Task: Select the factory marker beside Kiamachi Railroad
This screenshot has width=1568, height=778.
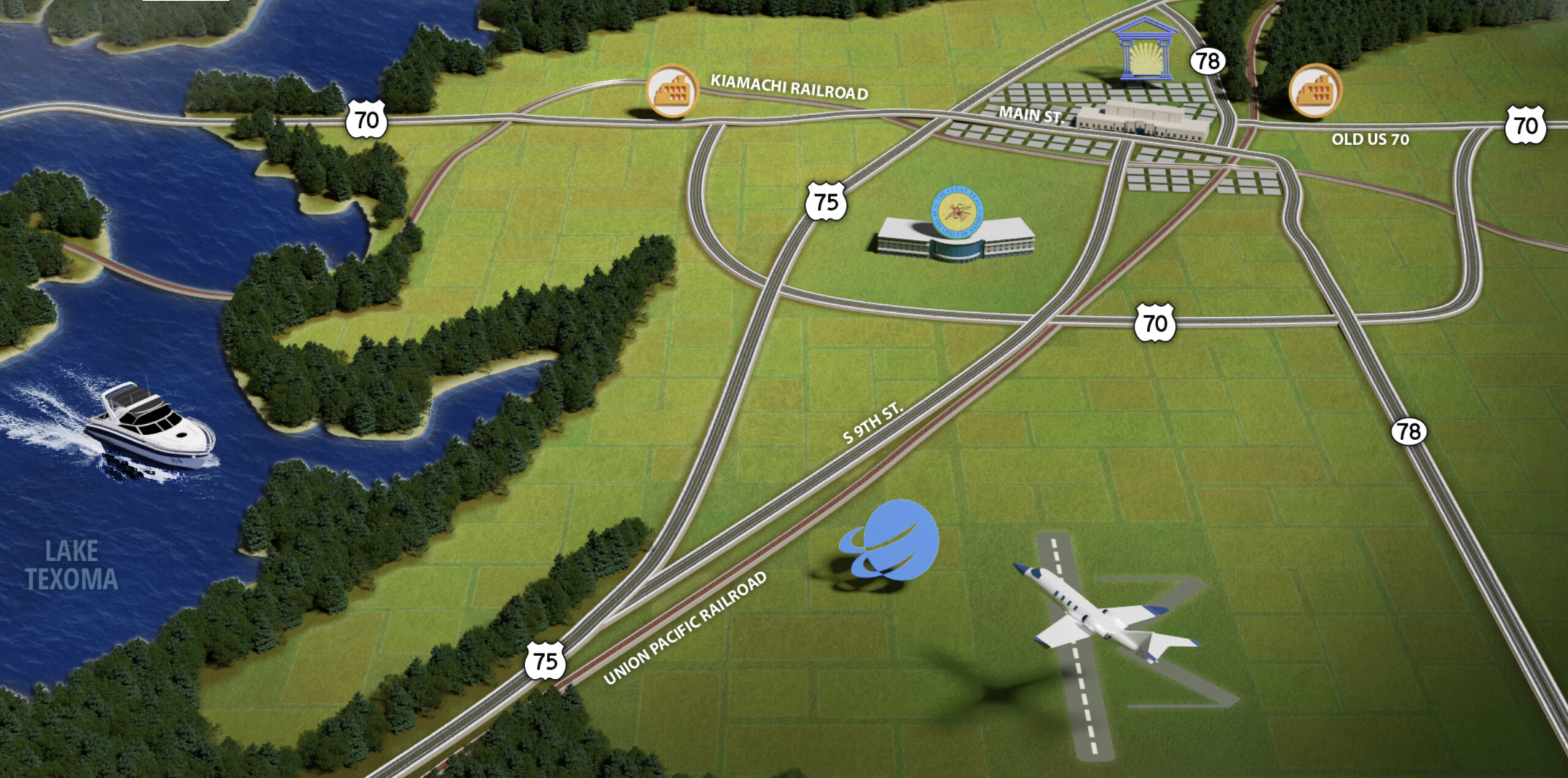Action: [673, 91]
